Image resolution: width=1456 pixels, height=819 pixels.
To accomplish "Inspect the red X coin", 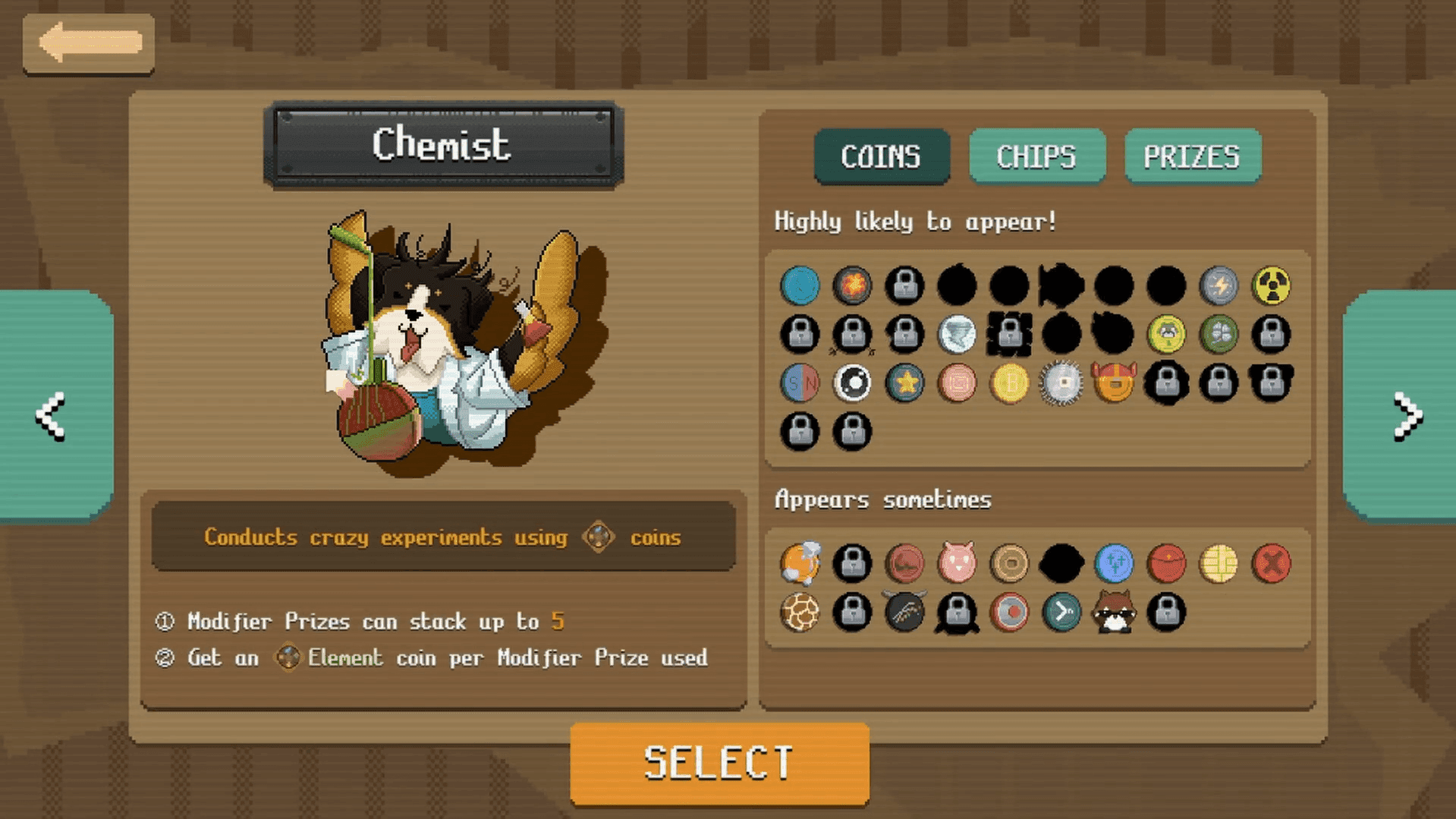I will point(1271,563).
